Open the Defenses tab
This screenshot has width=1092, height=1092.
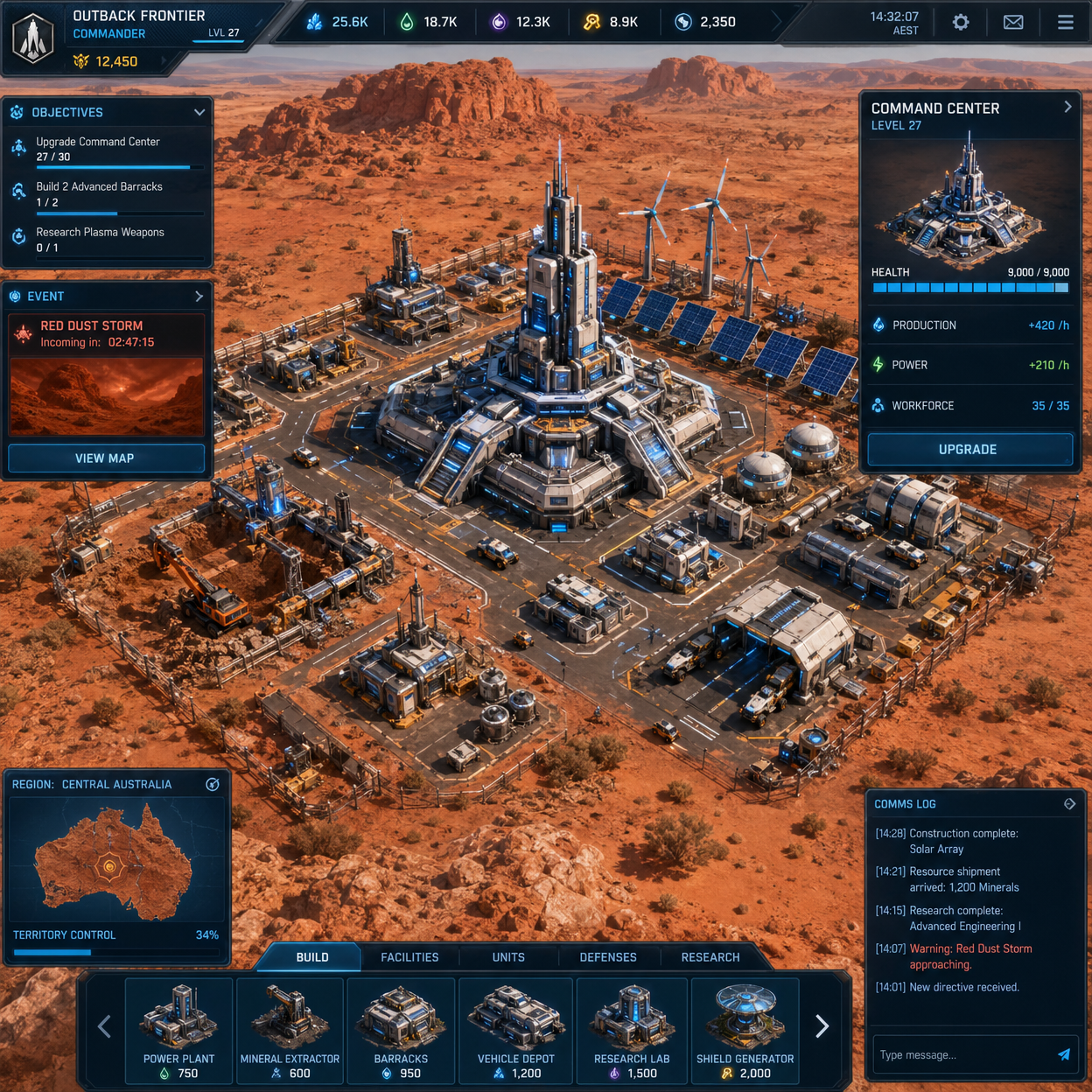click(608, 957)
